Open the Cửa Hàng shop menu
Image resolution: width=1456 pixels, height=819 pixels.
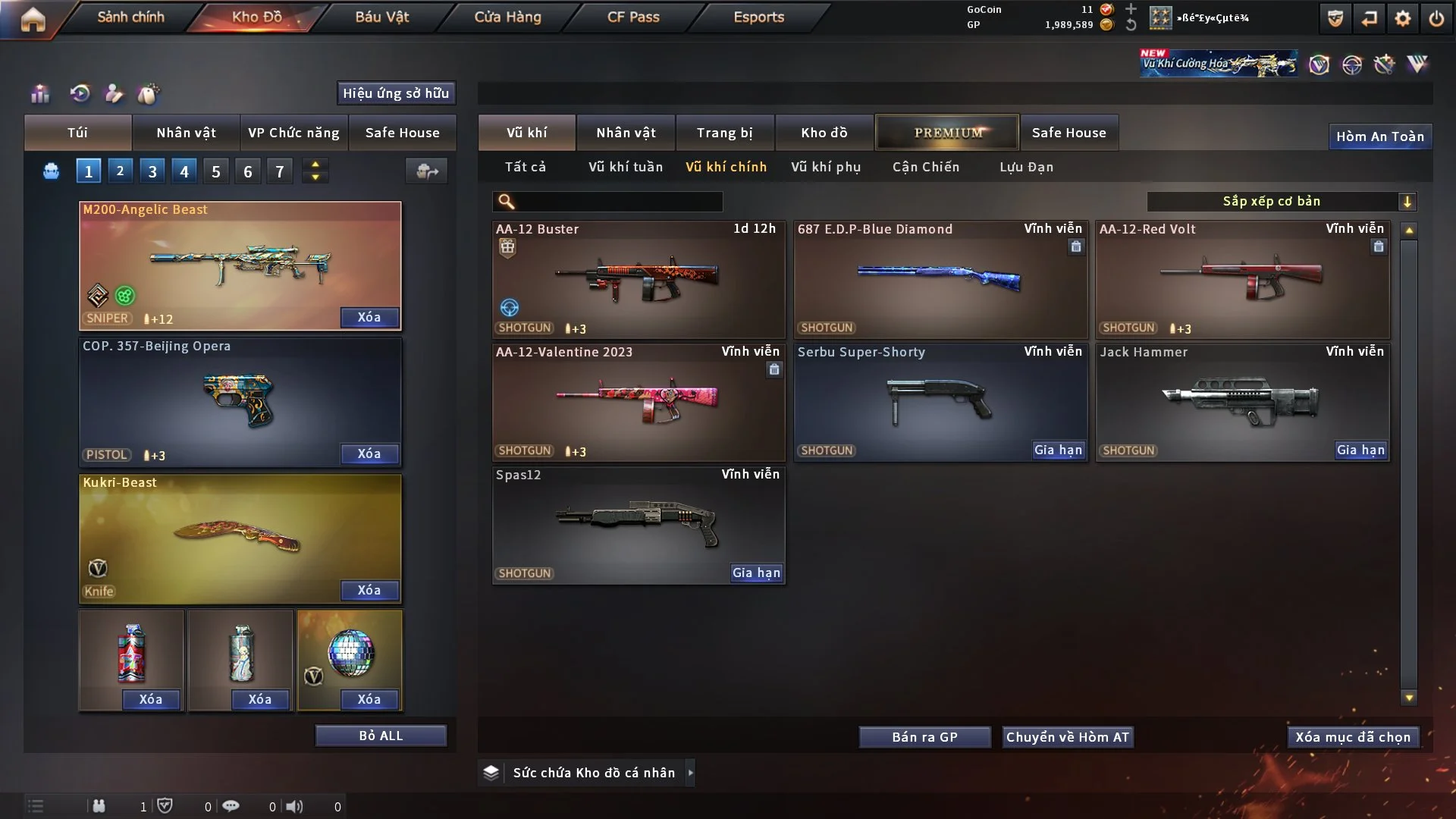click(507, 17)
